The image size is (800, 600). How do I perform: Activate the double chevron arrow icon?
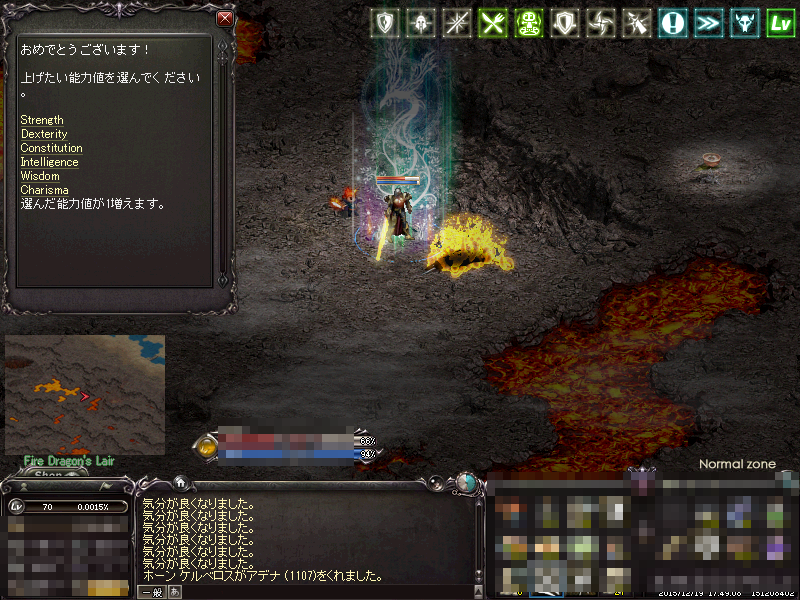tap(708, 23)
